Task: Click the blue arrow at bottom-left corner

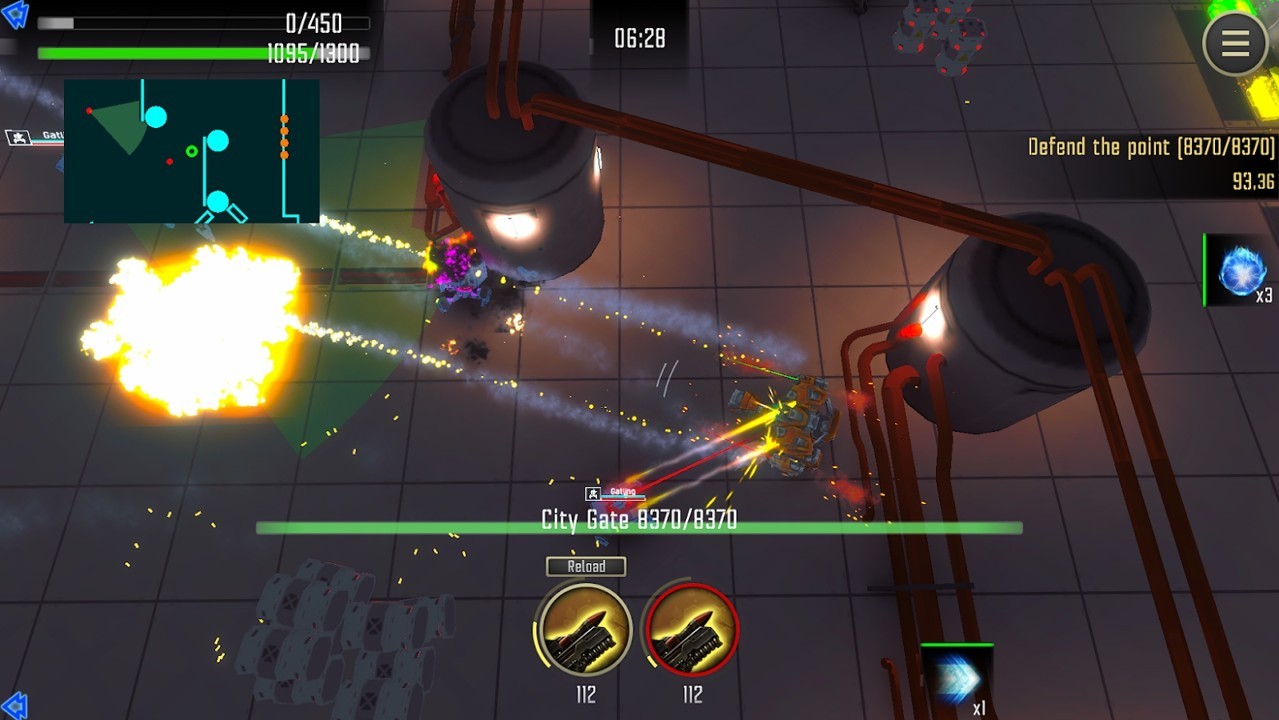Action: click(x=14, y=705)
